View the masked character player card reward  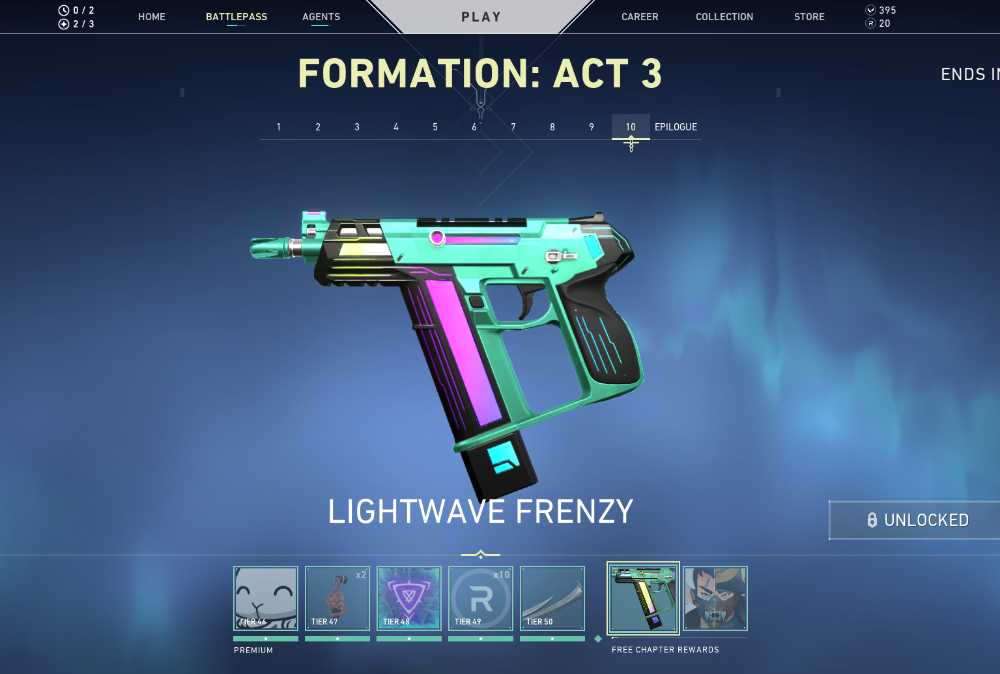(x=715, y=598)
